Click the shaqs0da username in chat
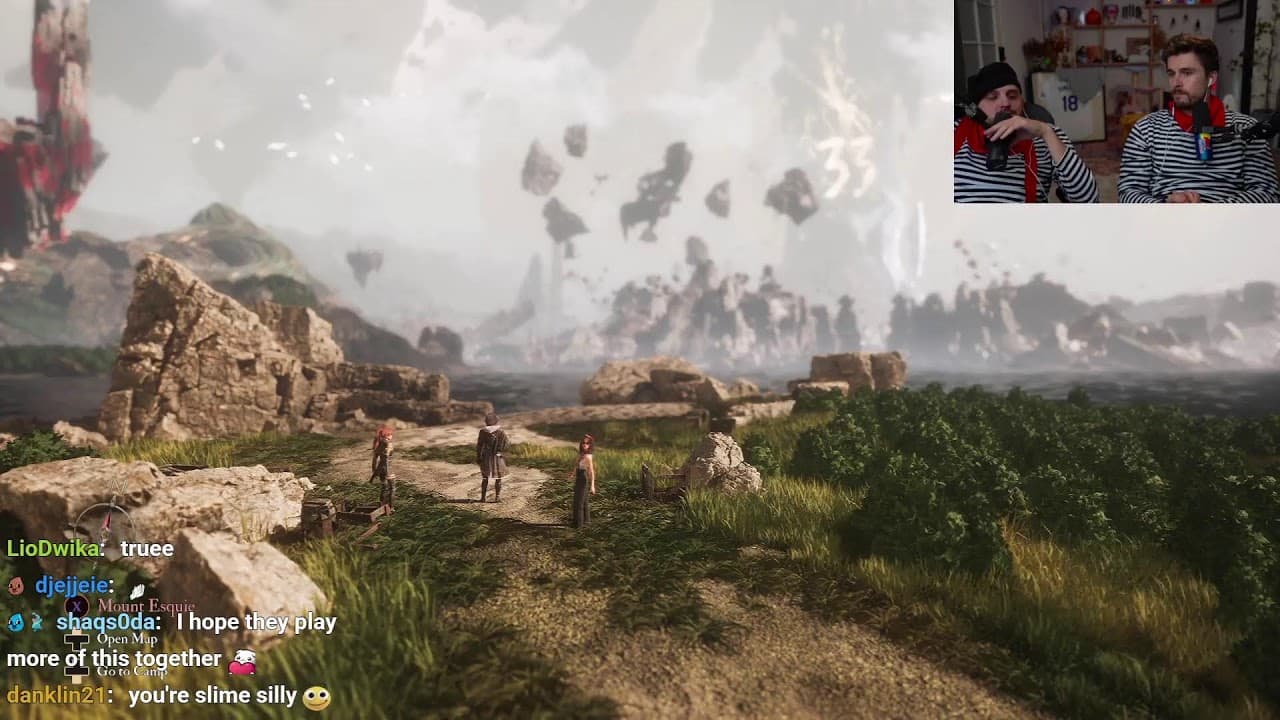 coord(108,622)
